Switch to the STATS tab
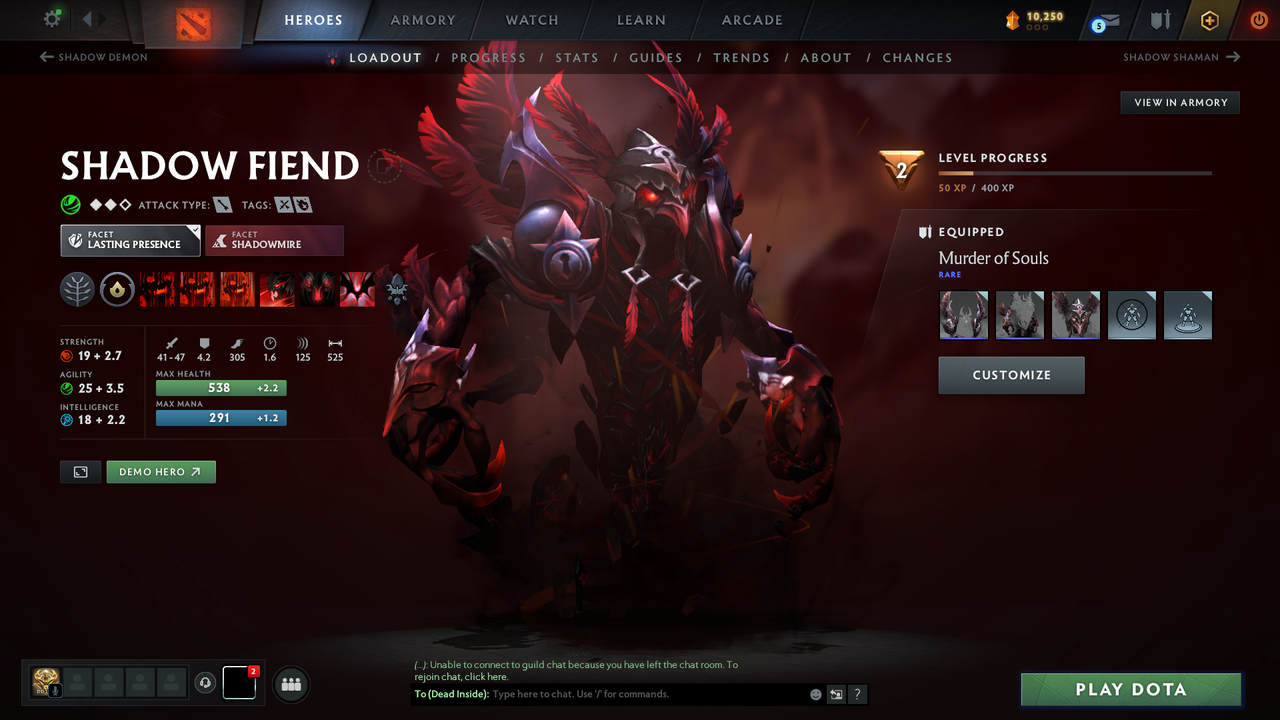Image resolution: width=1280 pixels, height=720 pixels. [x=577, y=57]
